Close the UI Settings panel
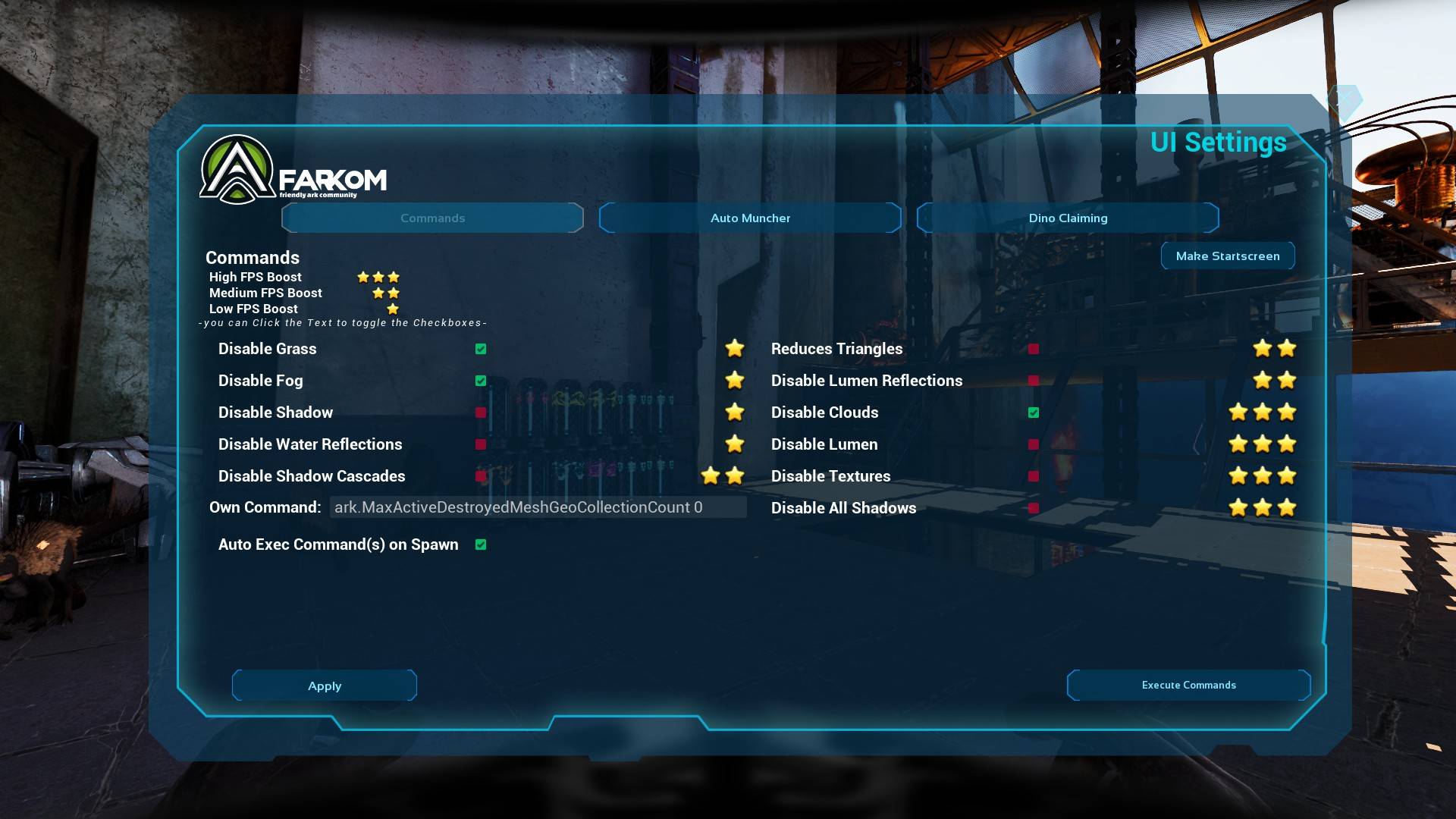 pyautogui.click(x=1345, y=100)
